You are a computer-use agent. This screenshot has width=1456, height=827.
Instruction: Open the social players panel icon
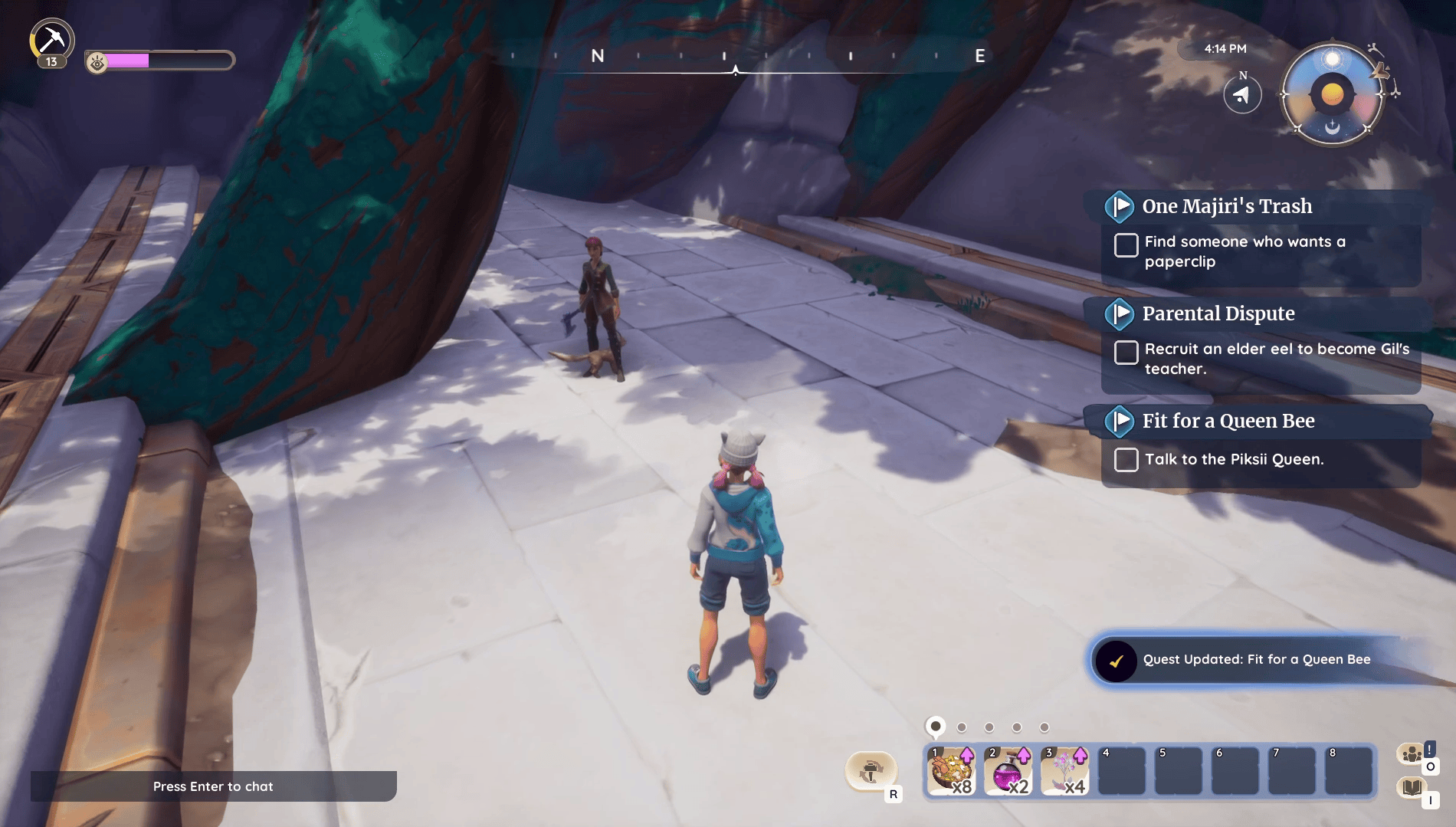1412,755
